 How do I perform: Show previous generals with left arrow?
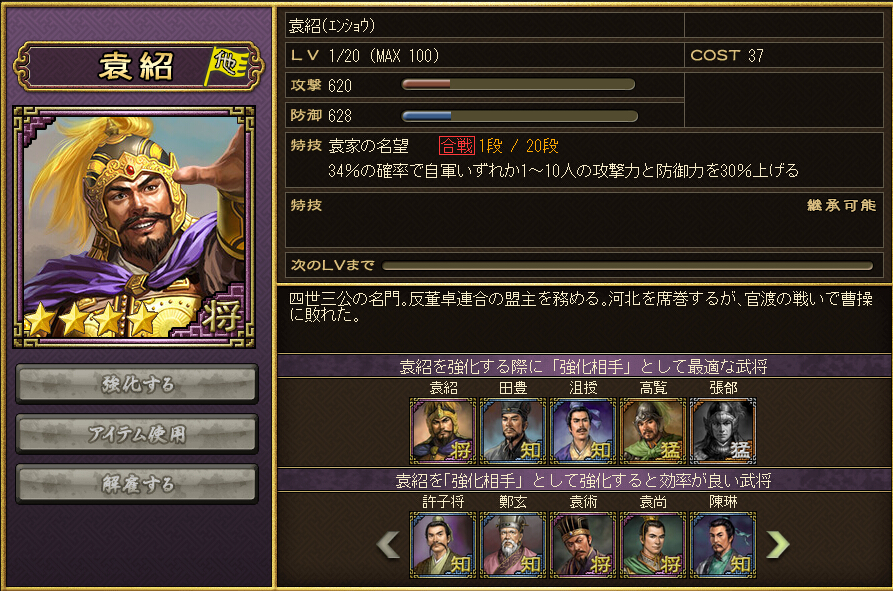pyautogui.click(x=388, y=544)
